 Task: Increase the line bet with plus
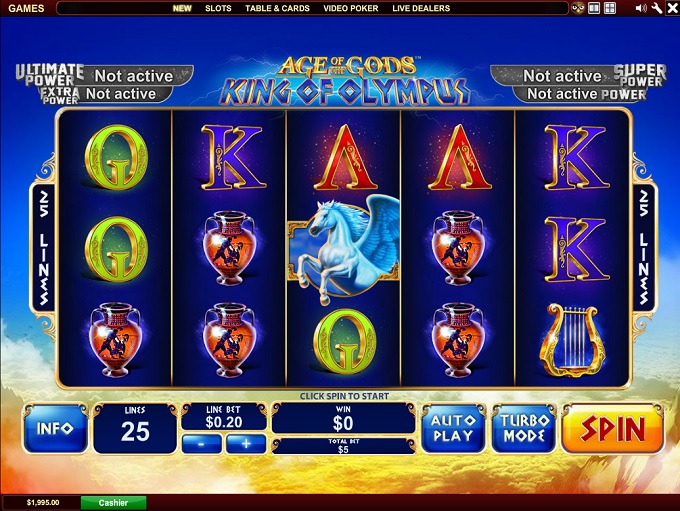point(245,443)
